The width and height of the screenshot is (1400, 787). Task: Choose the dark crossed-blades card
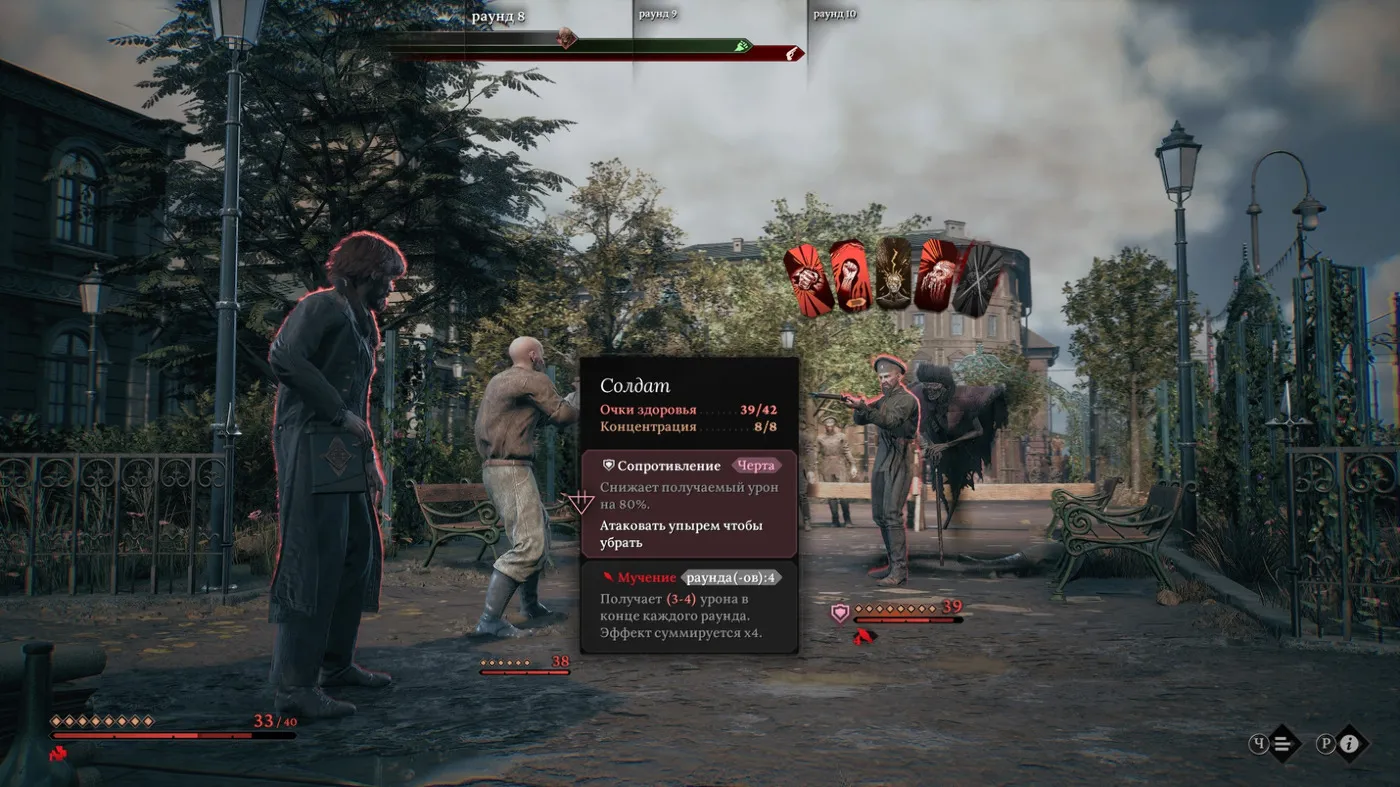978,280
